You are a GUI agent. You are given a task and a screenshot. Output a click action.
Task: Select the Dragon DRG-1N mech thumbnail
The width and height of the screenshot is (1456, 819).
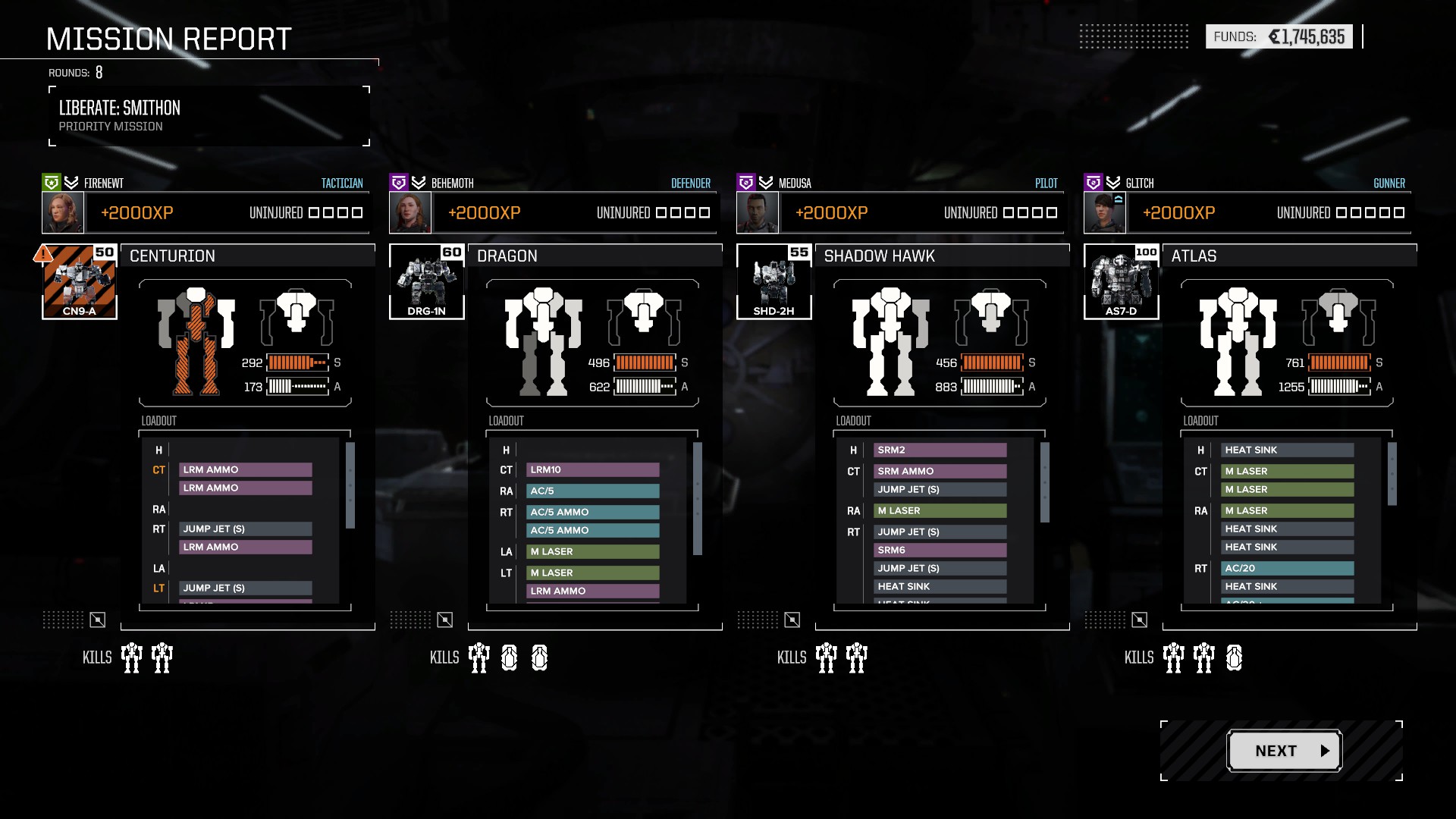(427, 281)
